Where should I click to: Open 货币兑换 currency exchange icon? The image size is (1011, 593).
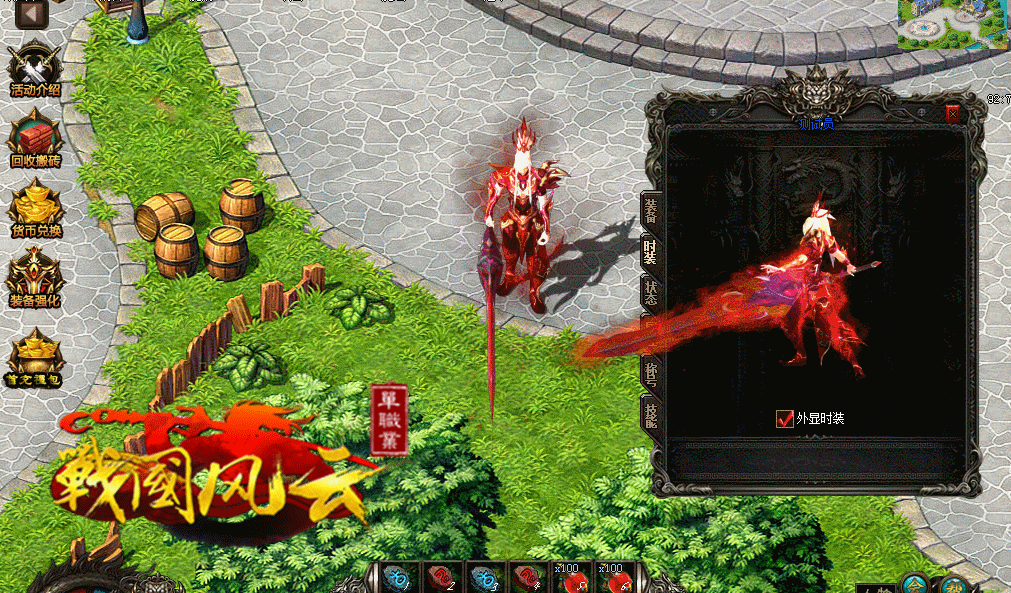(x=36, y=209)
